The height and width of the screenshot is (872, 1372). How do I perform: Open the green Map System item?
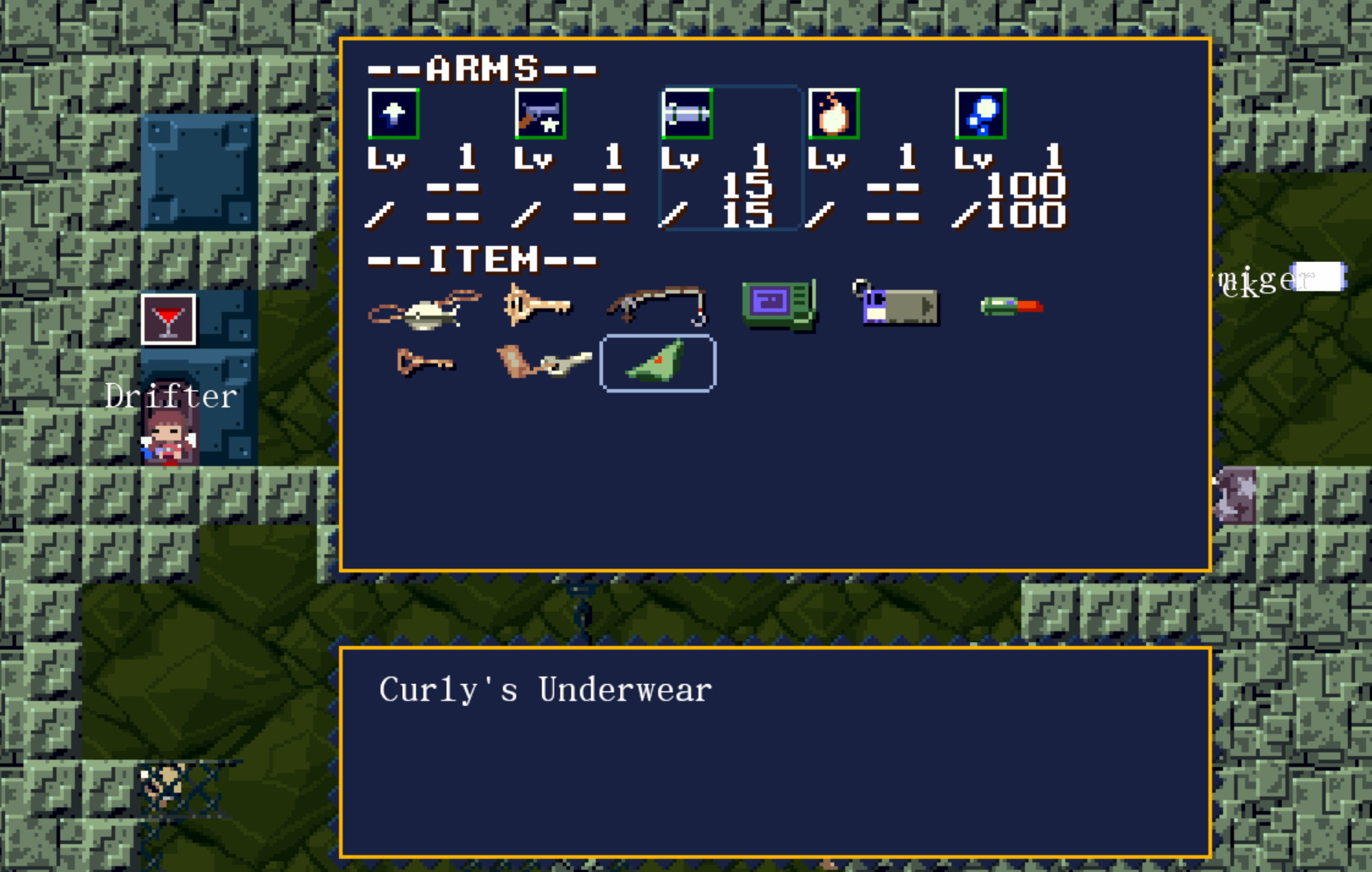click(779, 304)
